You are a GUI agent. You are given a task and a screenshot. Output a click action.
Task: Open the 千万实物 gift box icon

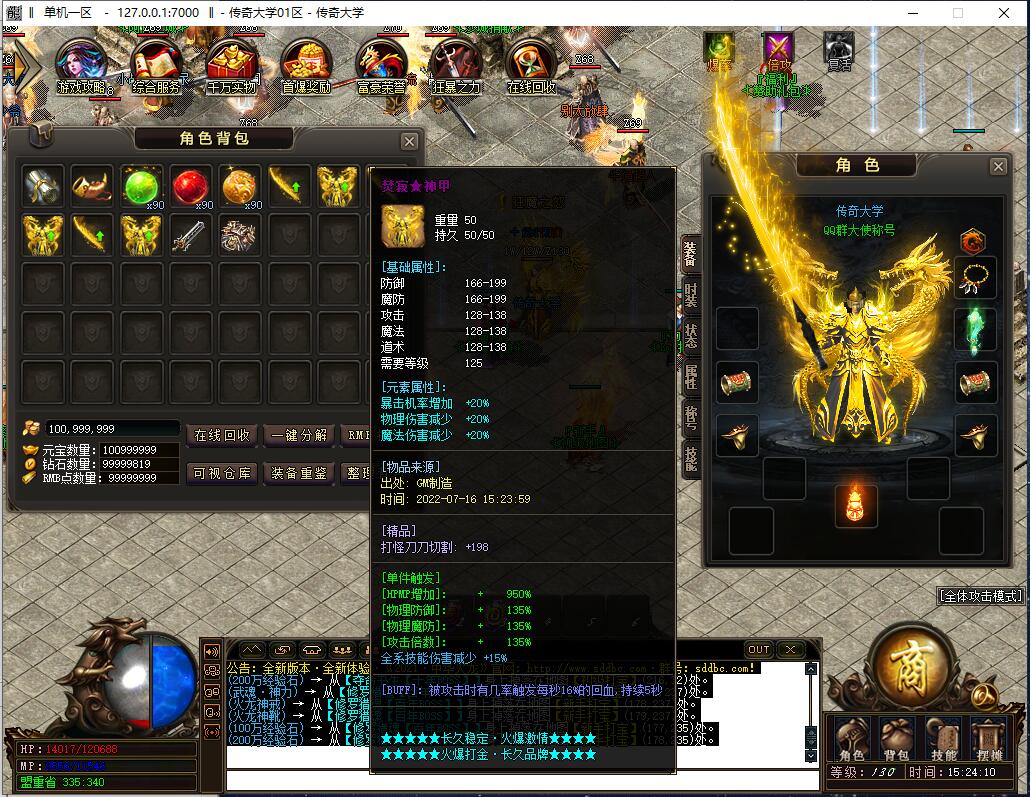click(232, 65)
